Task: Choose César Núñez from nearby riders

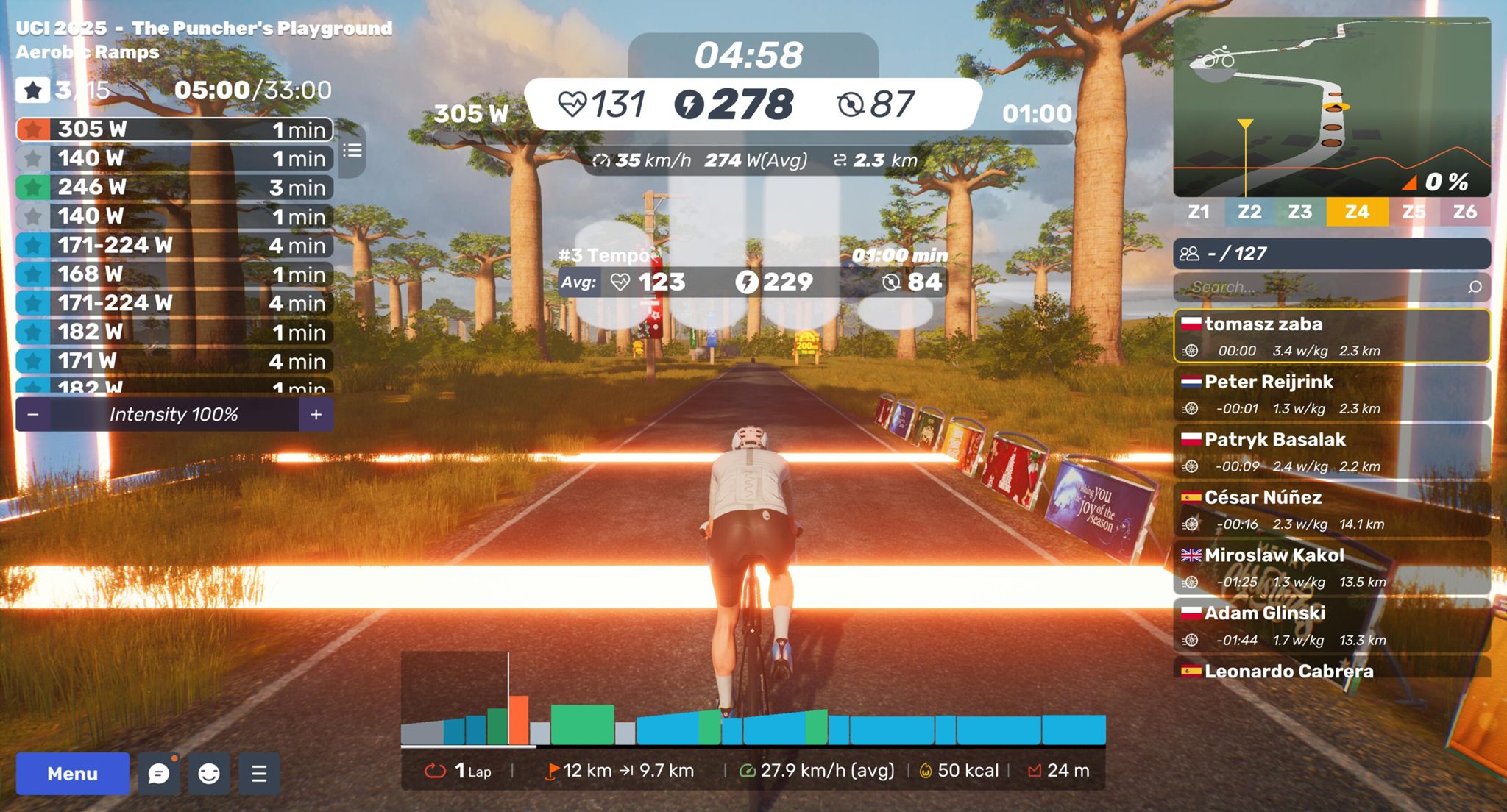Action: tap(1332, 510)
